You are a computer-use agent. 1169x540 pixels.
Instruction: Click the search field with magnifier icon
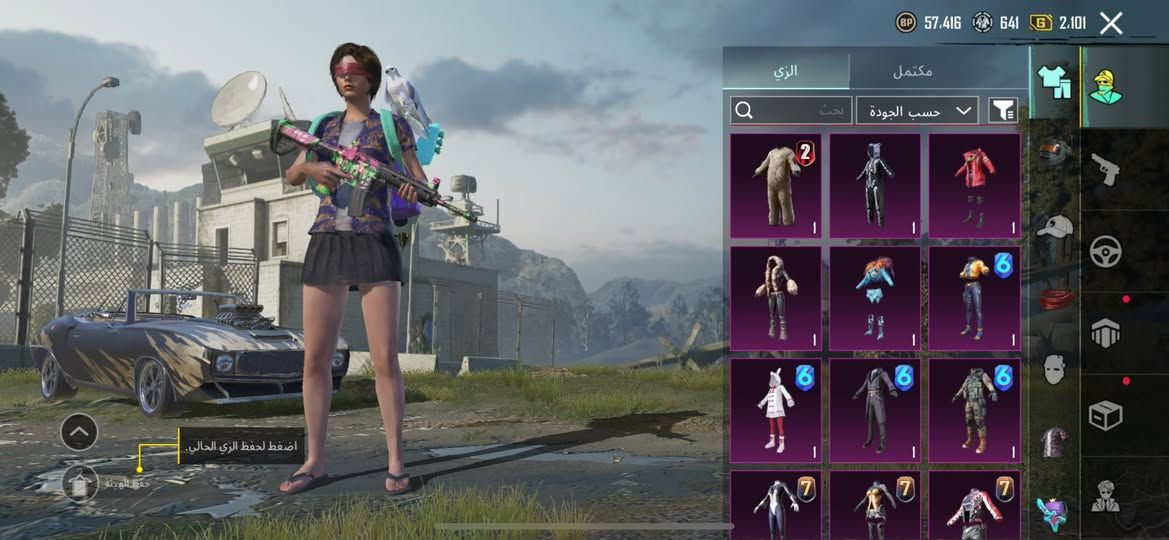pyautogui.click(x=790, y=110)
